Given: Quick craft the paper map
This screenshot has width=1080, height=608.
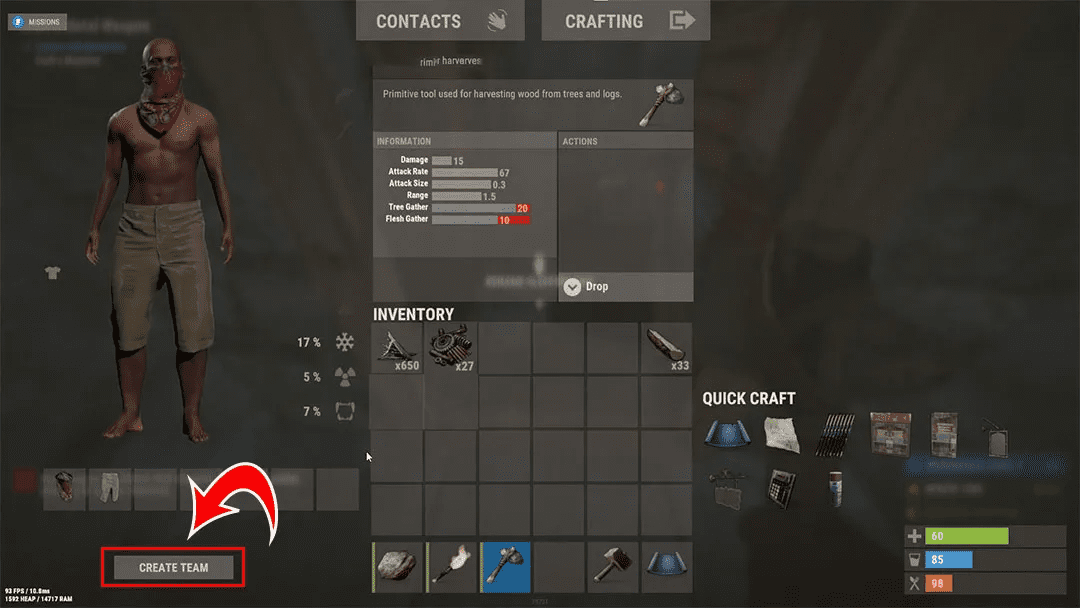Looking at the screenshot, I should (782, 433).
